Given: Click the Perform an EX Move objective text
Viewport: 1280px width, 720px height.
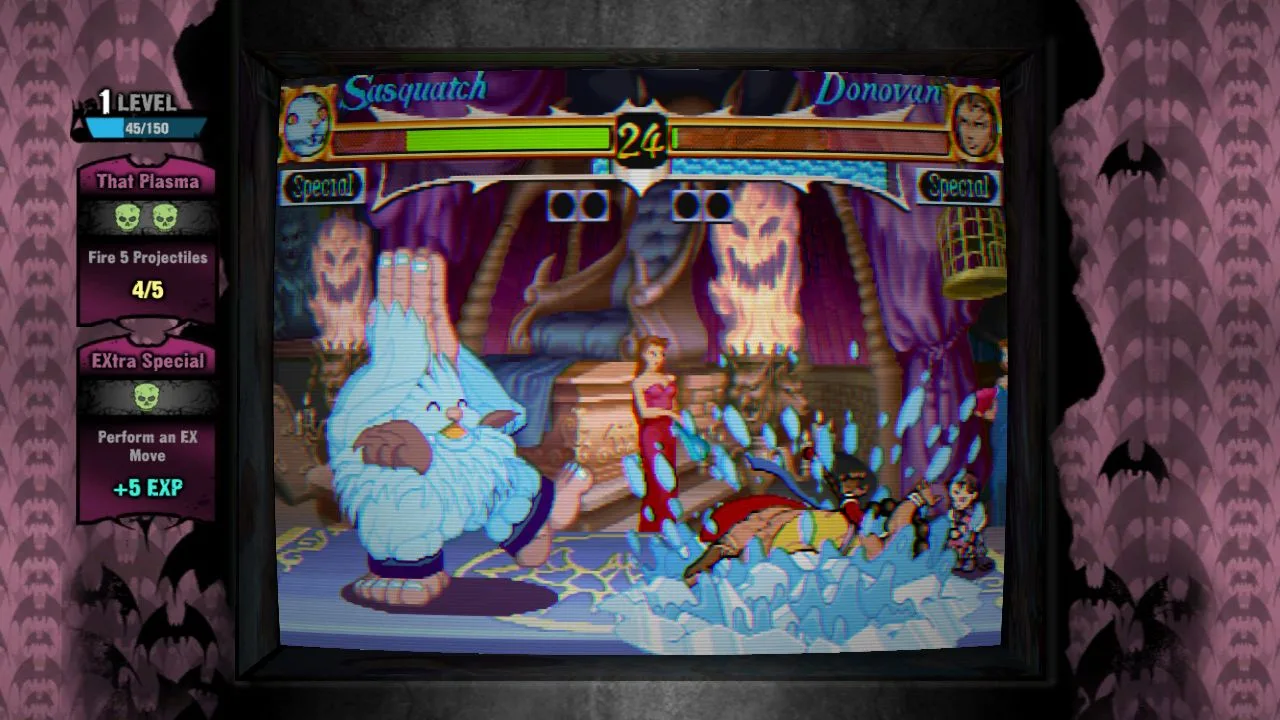Looking at the screenshot, I should pos(147,446).
